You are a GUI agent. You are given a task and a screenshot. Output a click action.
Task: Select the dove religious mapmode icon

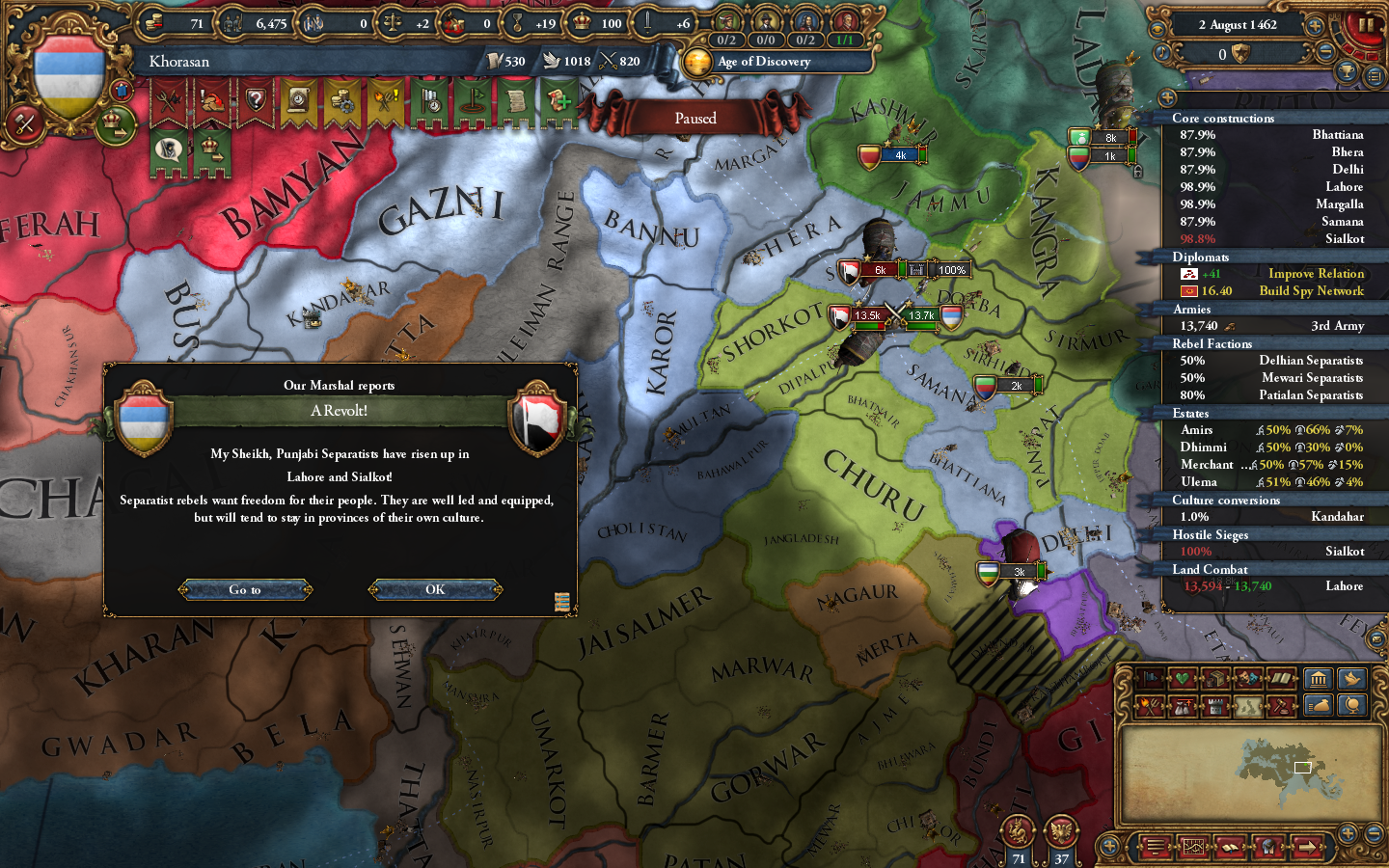tap(1352, 679)
